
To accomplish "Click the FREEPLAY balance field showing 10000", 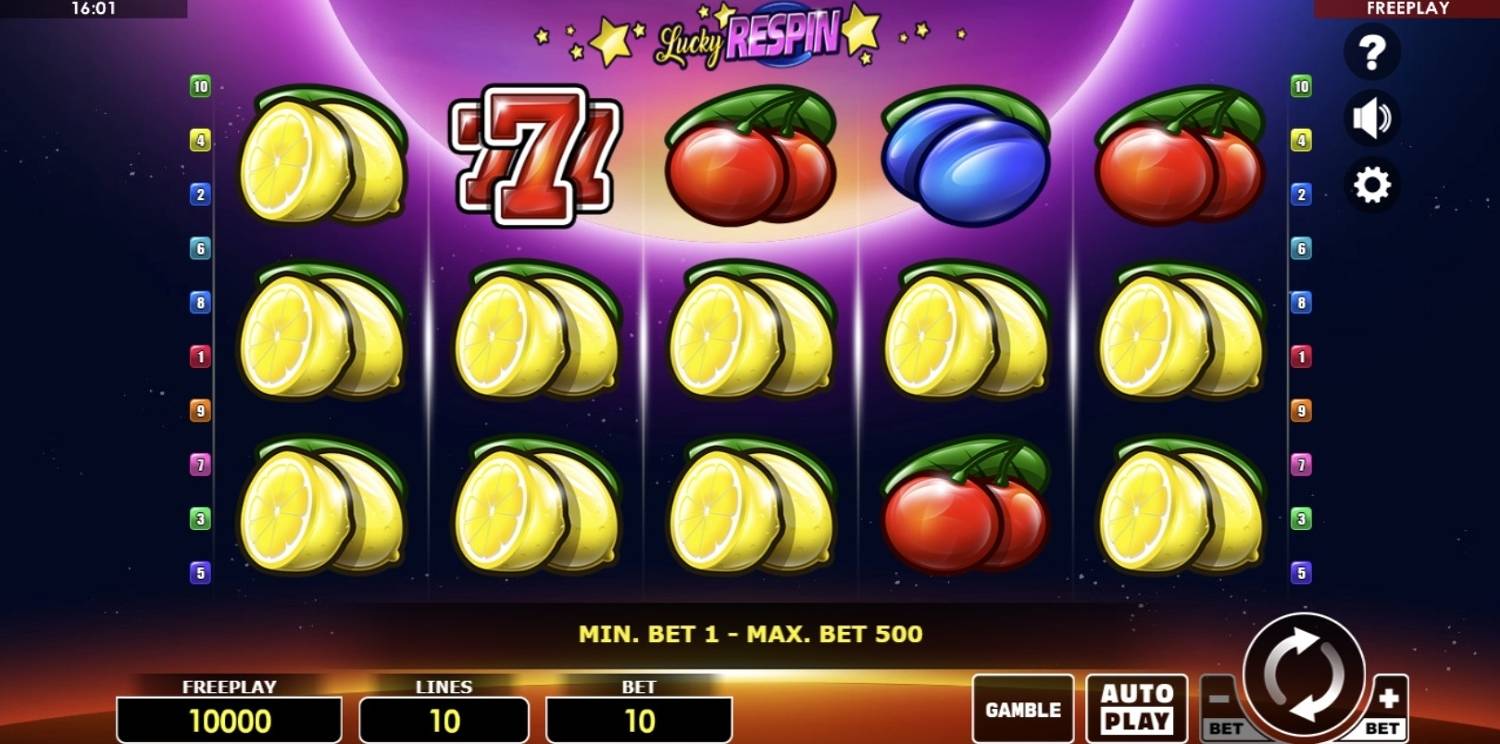I will [x=229, y=719].
